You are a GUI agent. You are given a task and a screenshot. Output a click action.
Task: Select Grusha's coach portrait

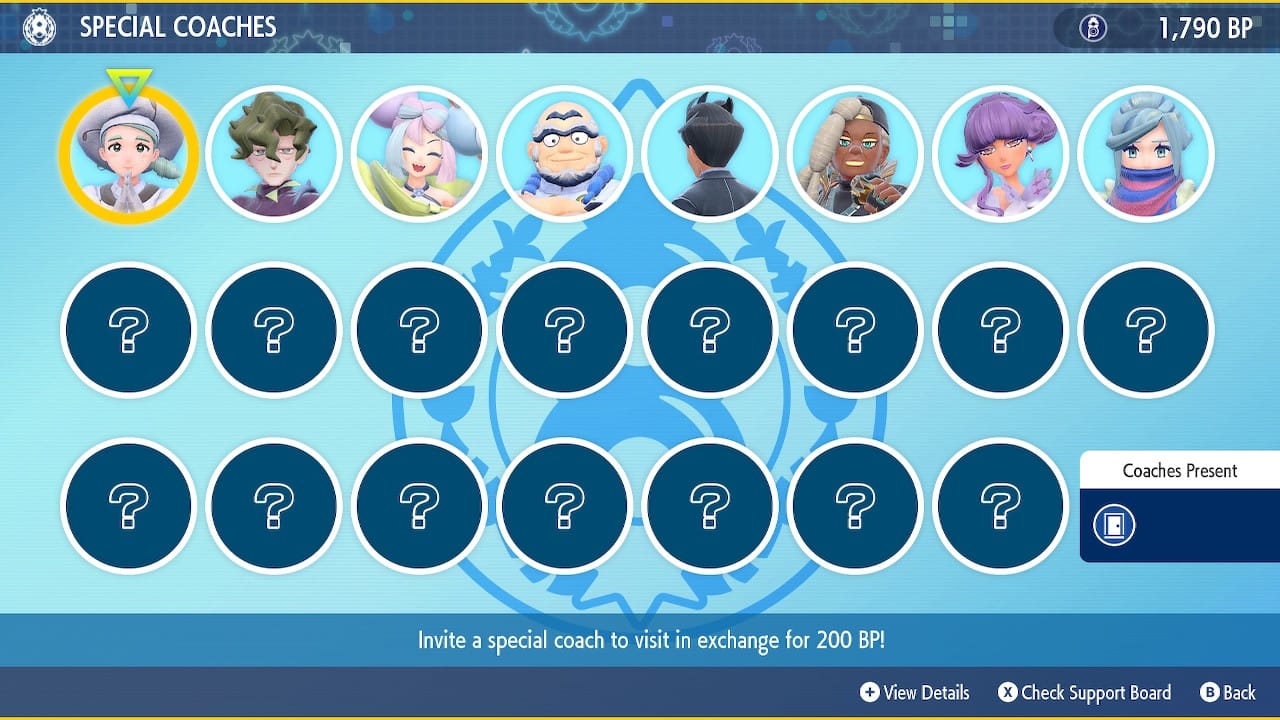point(1146,153)
